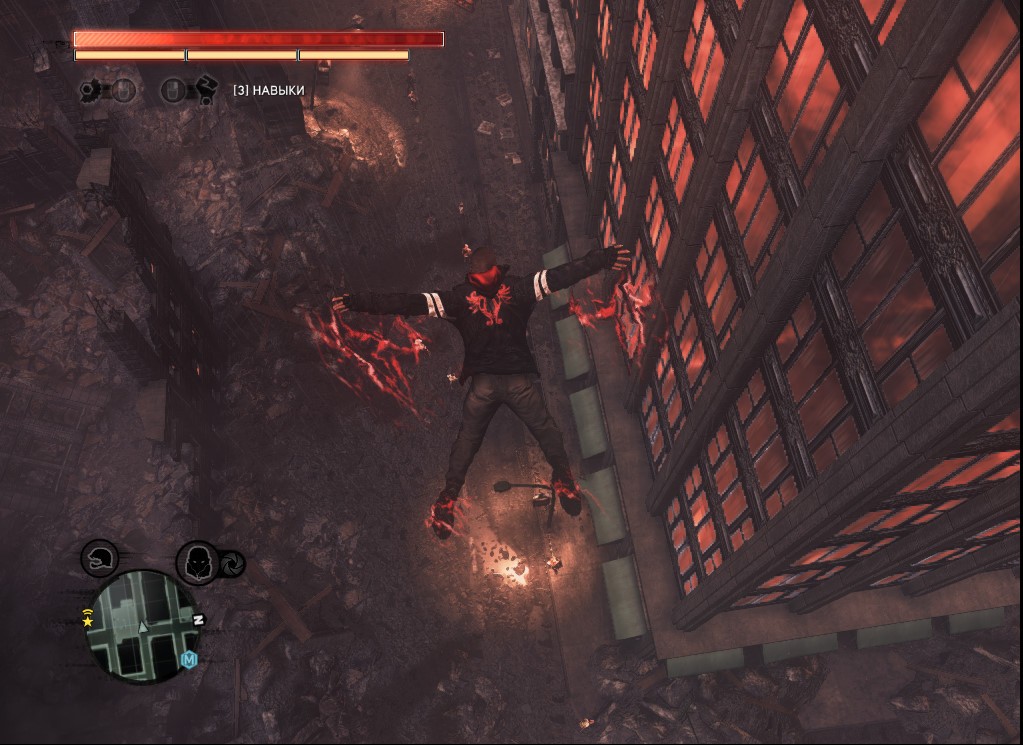Image resolution: width=1023 pixels, height=745 pixels.
Task: Choose the spiked claw power icon
Action: 91,91
